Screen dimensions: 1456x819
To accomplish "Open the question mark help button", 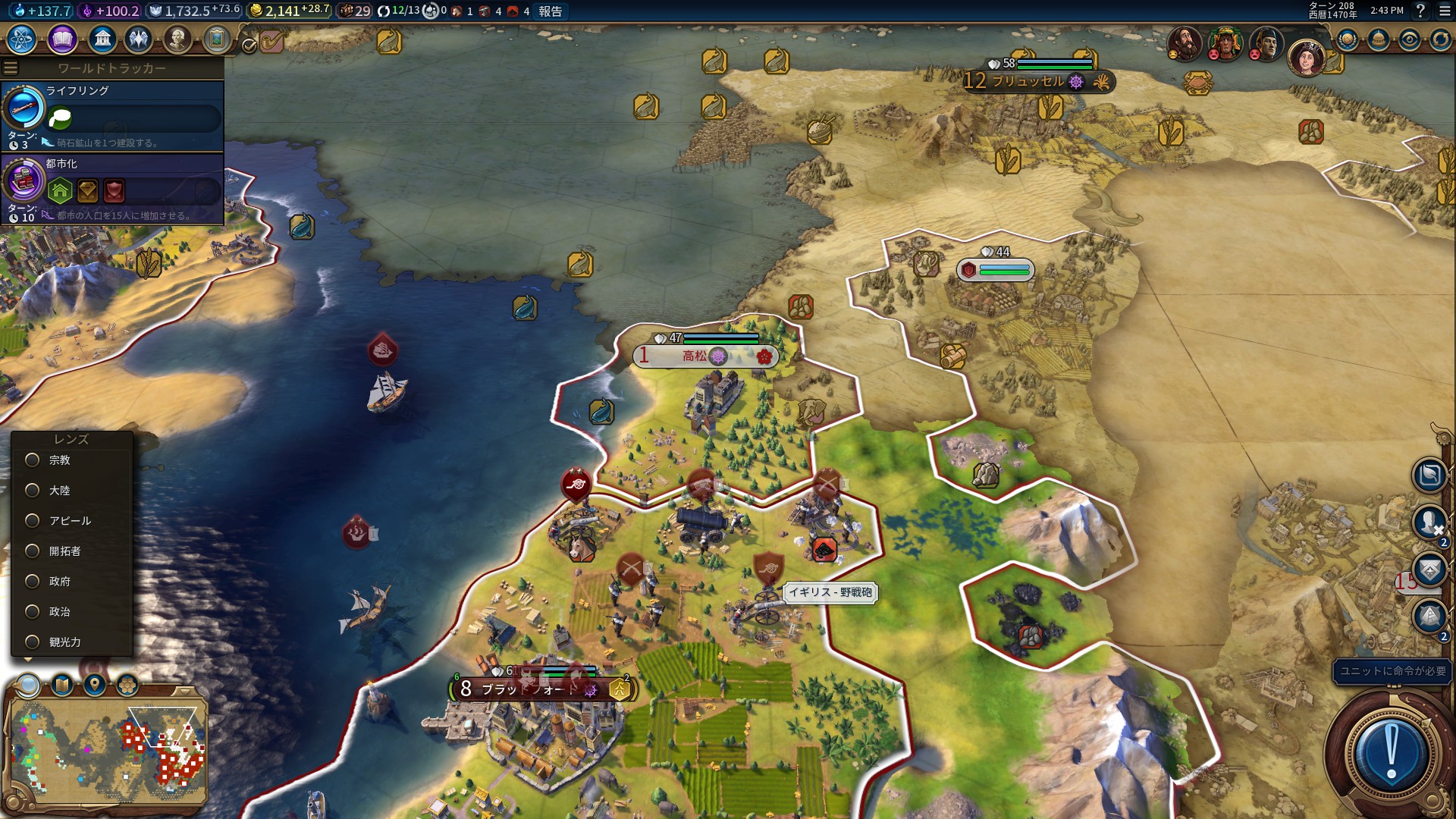I will coord(1421,11).
